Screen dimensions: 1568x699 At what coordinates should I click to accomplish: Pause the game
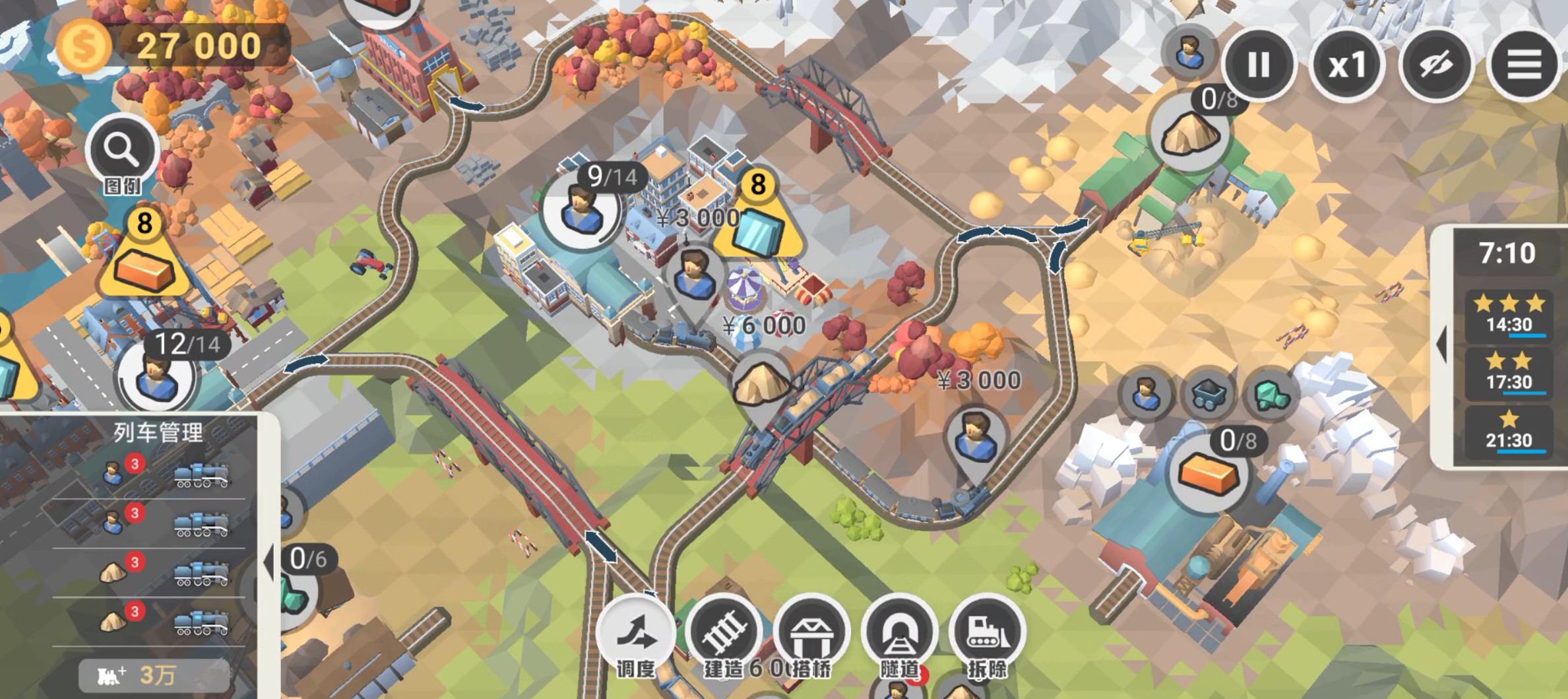1258,65
